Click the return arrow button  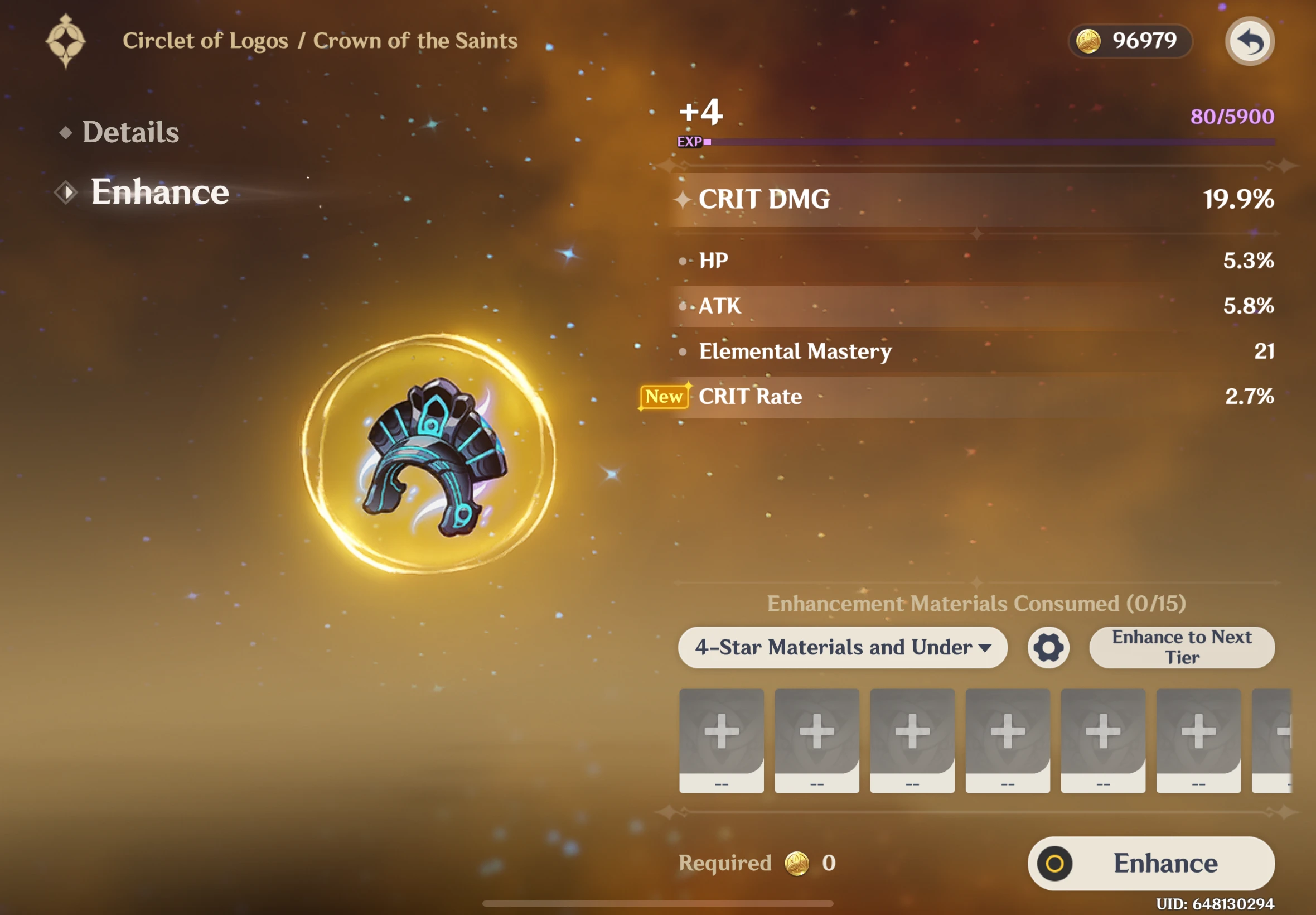[1249, 42]
